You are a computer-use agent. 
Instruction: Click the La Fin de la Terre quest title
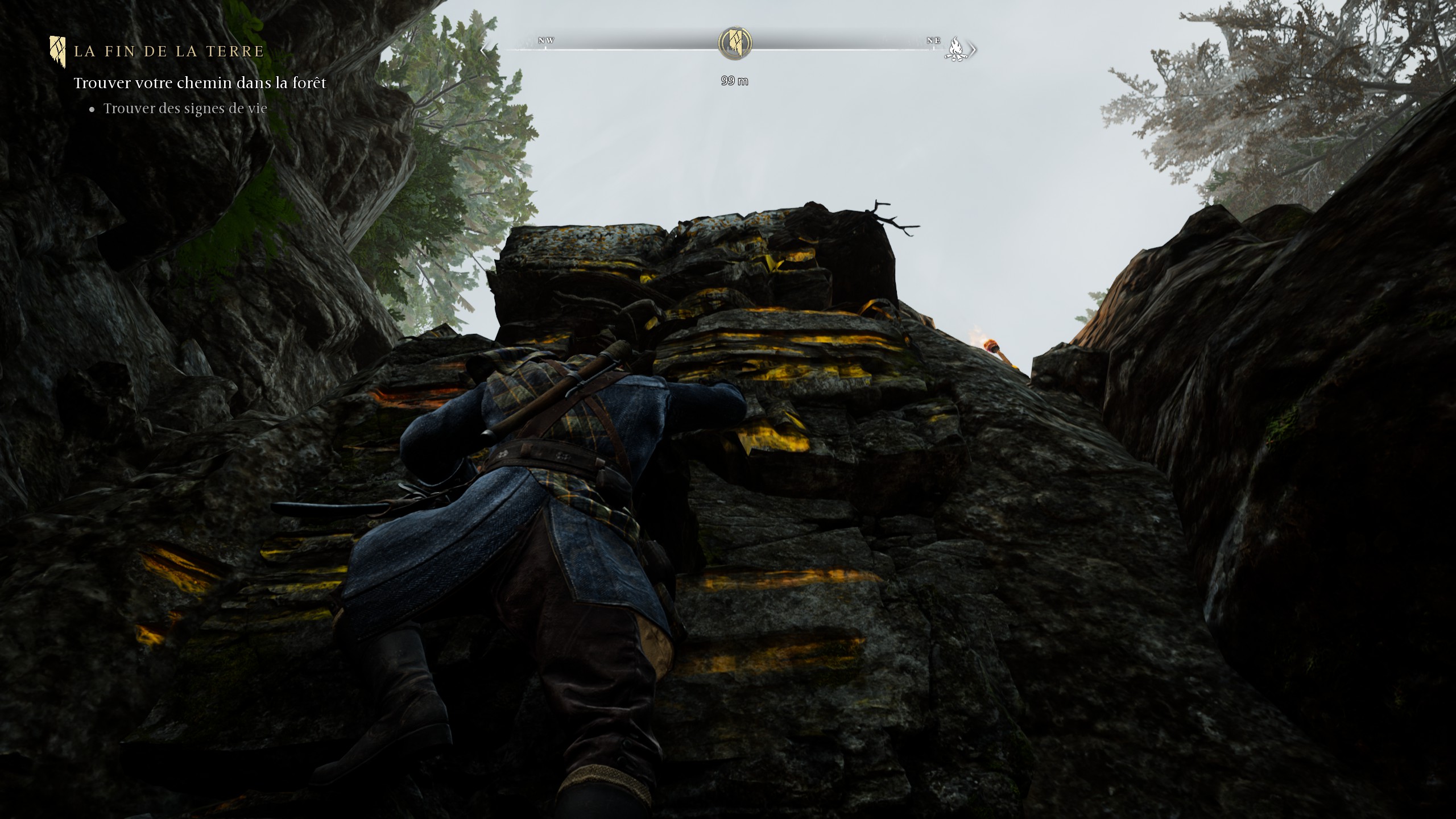coord(169,51)
